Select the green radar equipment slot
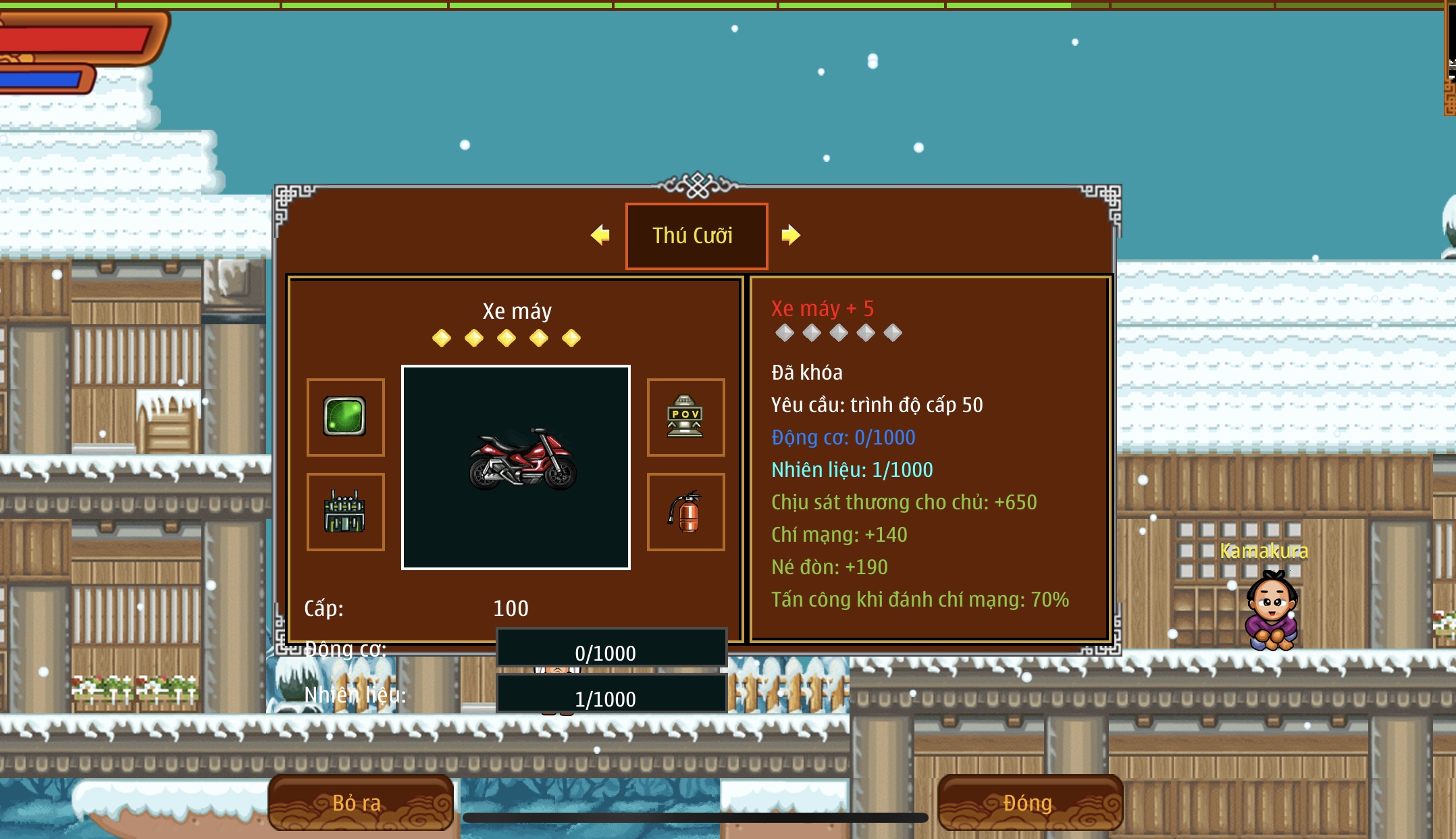The height and width of the screenshot is (839, 1456). [x=345, y=417]
